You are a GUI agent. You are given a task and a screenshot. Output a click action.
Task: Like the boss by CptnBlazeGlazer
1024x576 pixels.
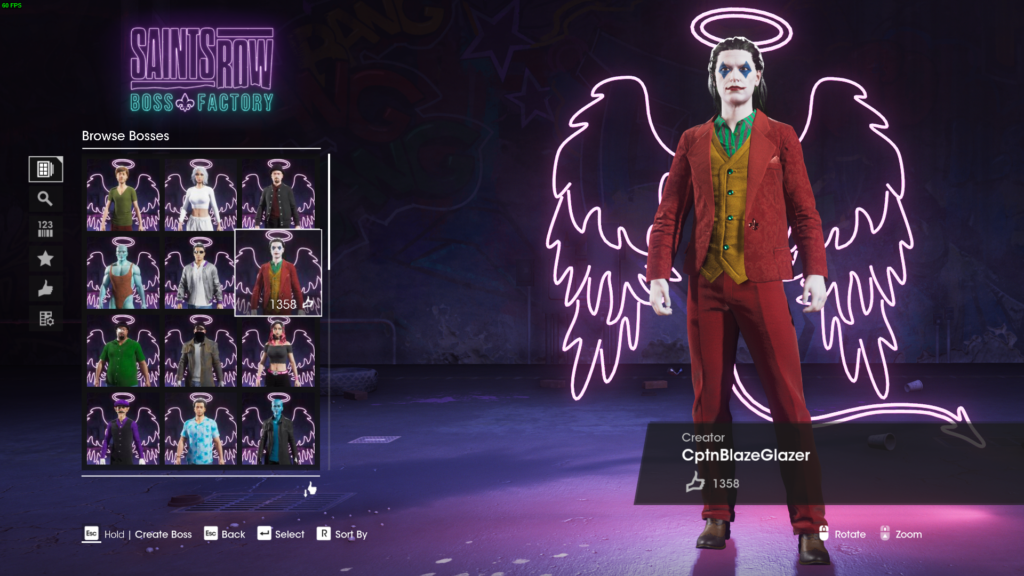coord(695,484)
